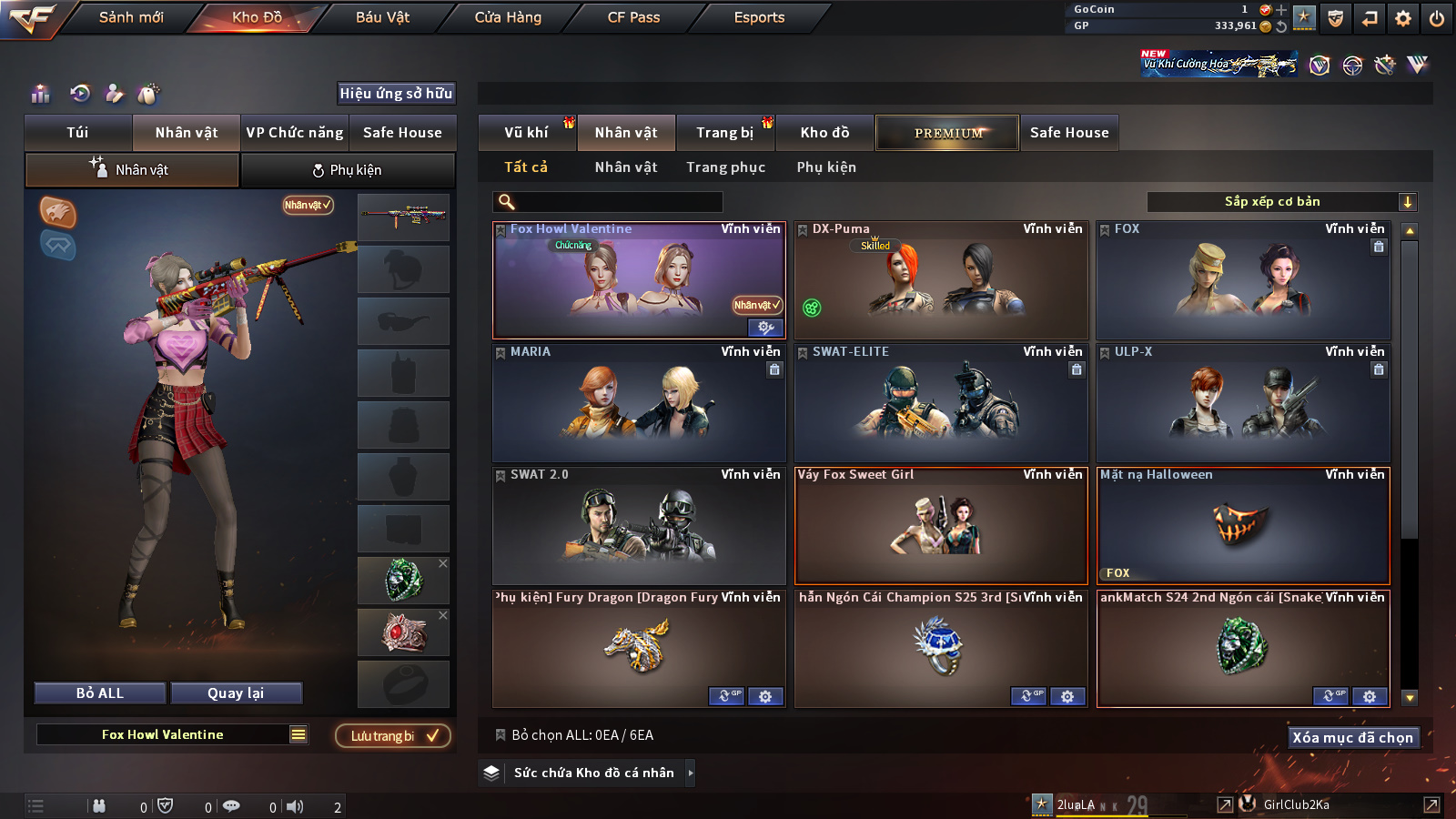Open CF Pass page
This screenshot has width=1456, height=819.
(633, 17)
